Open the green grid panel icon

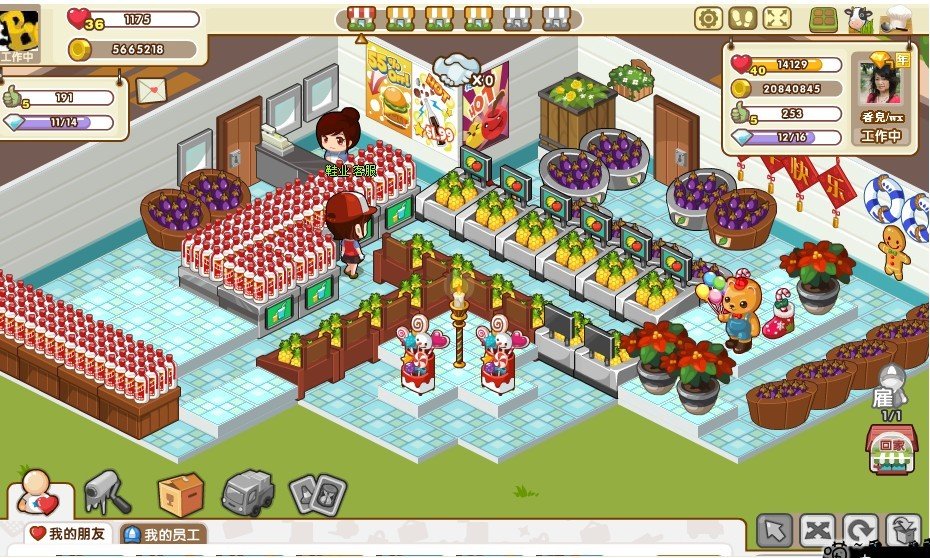click(x=823, y=19)
